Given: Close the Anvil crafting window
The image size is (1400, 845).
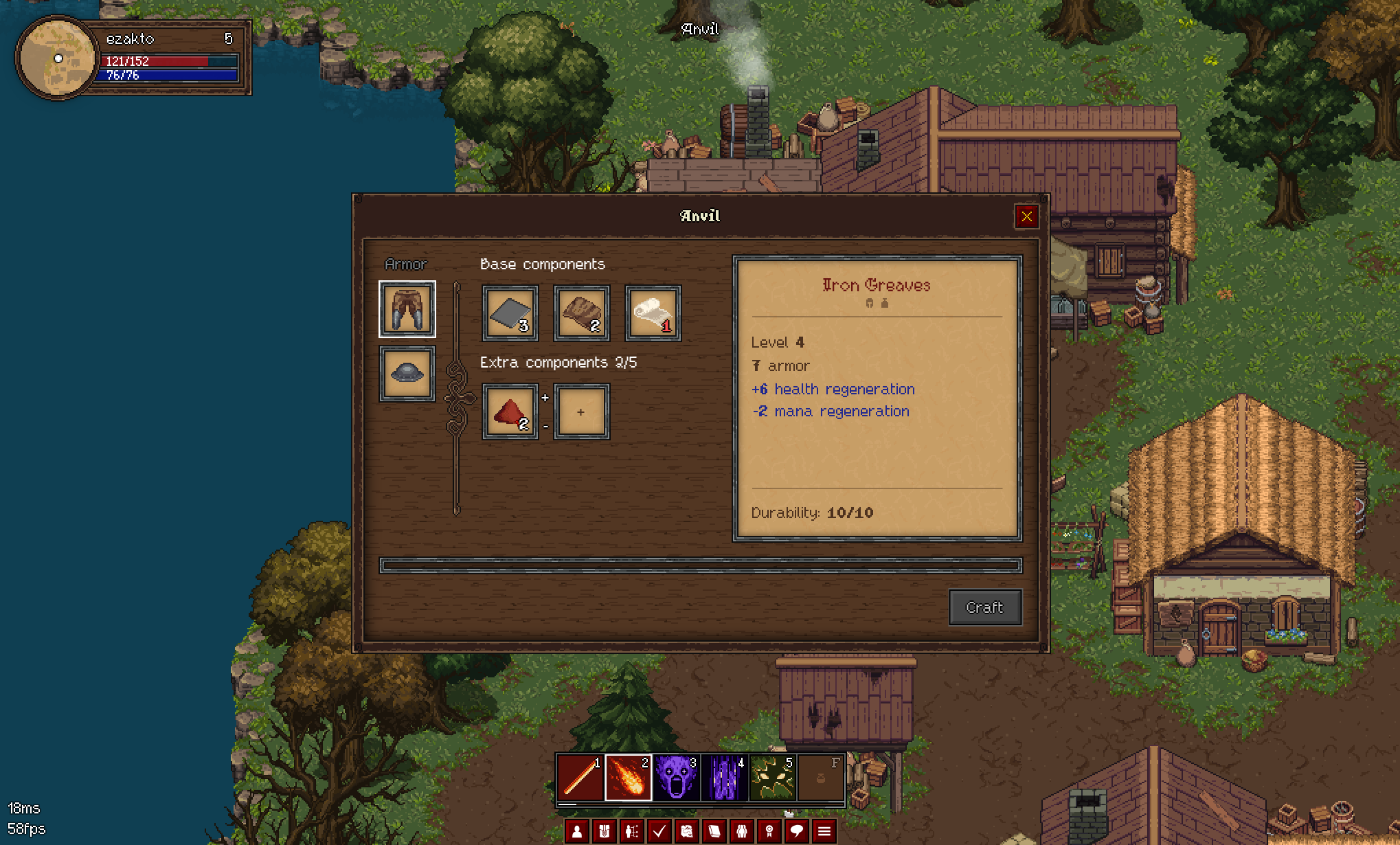Looking at the screenshot, I should pos(1026,216).
